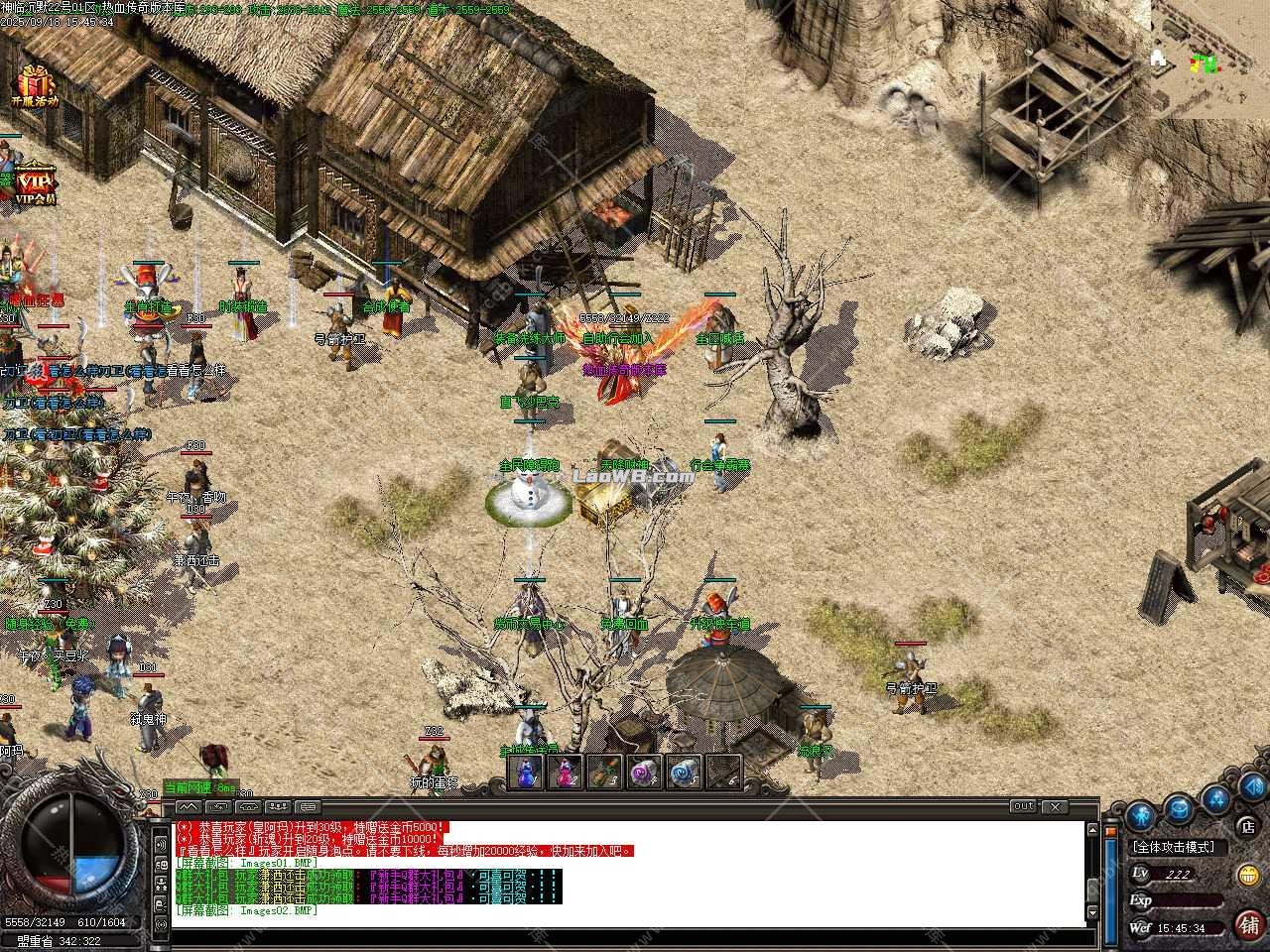Click the OUT button above chat
1270x952 pixels.
coord(1023,807)
